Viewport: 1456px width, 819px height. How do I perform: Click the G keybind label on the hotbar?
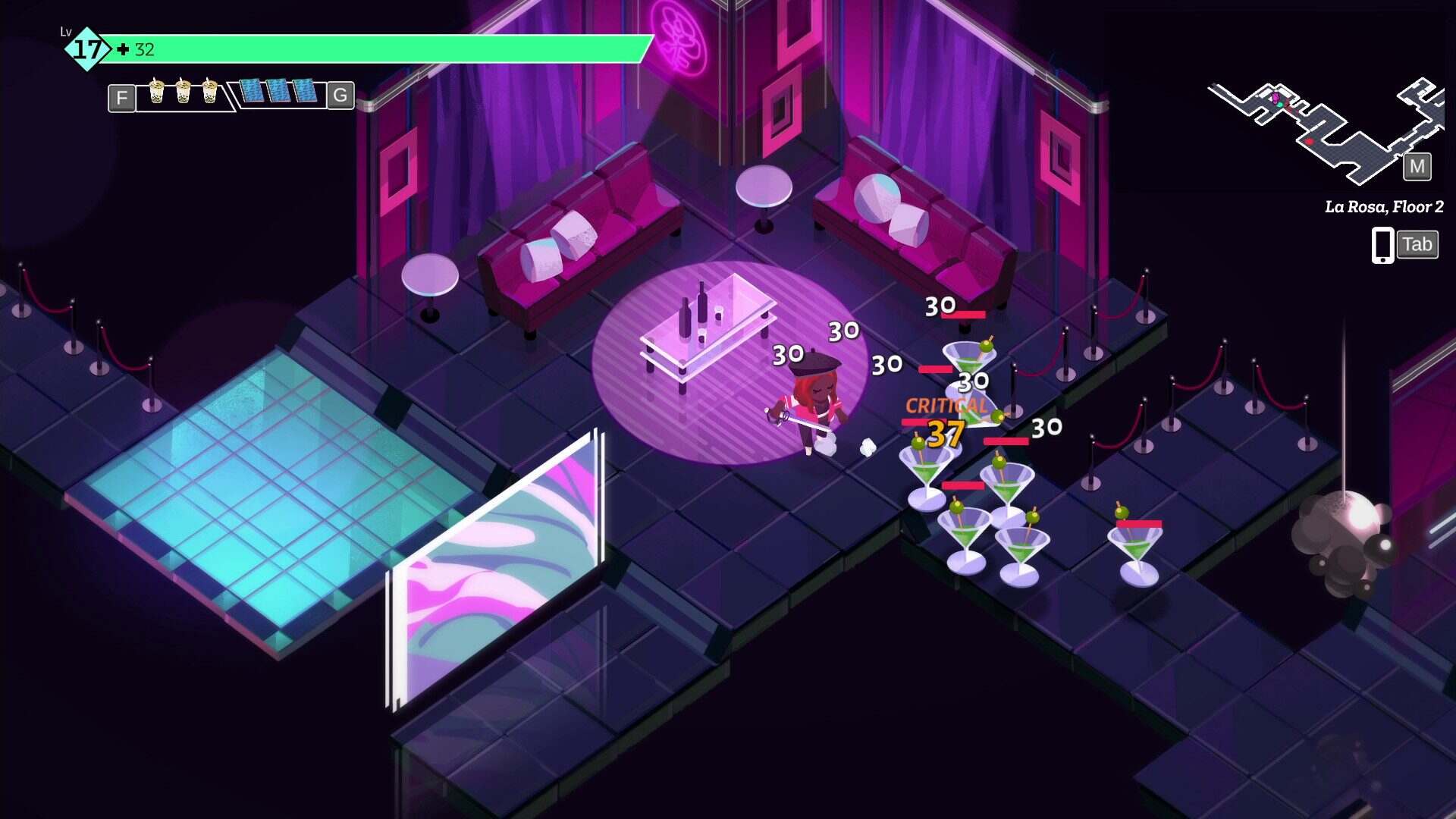pyautogui.click(x=342, y=97)
